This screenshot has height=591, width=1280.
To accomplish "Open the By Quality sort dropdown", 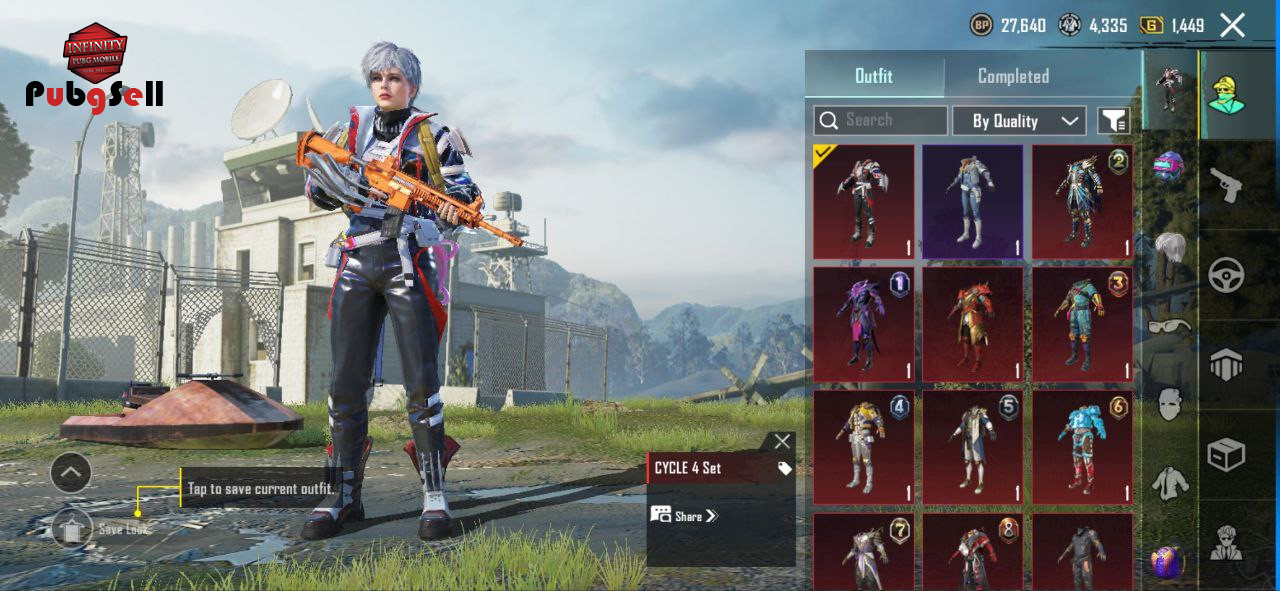I will click(x=1018, y=121).
